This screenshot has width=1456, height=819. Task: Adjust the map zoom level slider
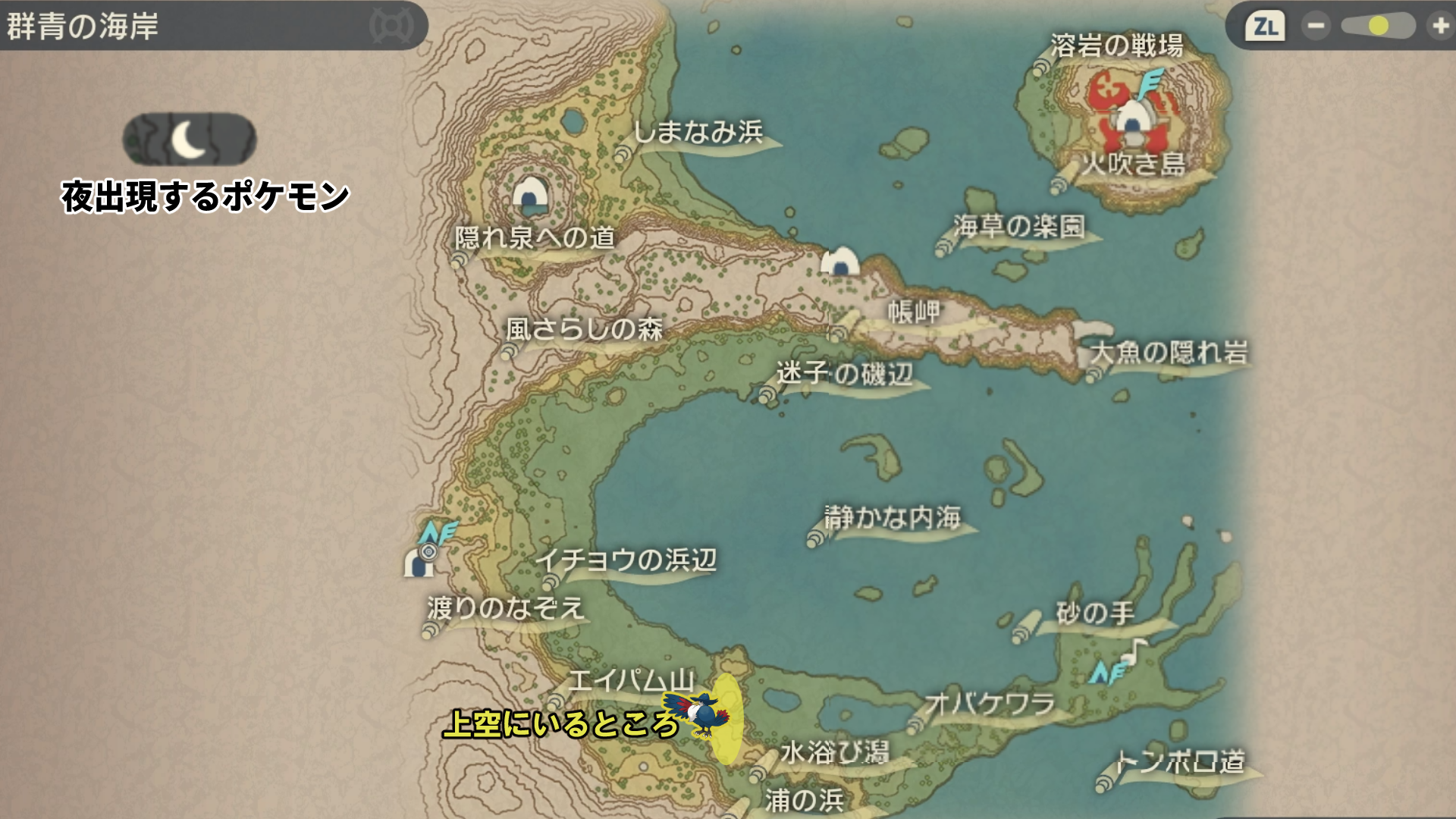pyautogui.click(x=1378, y=27)
